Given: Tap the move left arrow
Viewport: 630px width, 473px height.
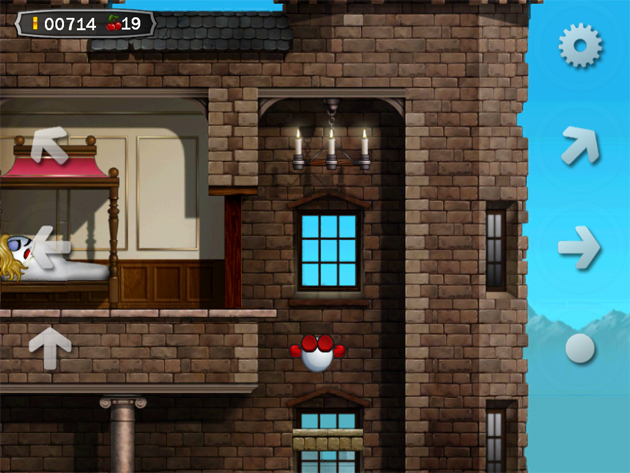Looking at the screenshot, I should pos(50,244).
